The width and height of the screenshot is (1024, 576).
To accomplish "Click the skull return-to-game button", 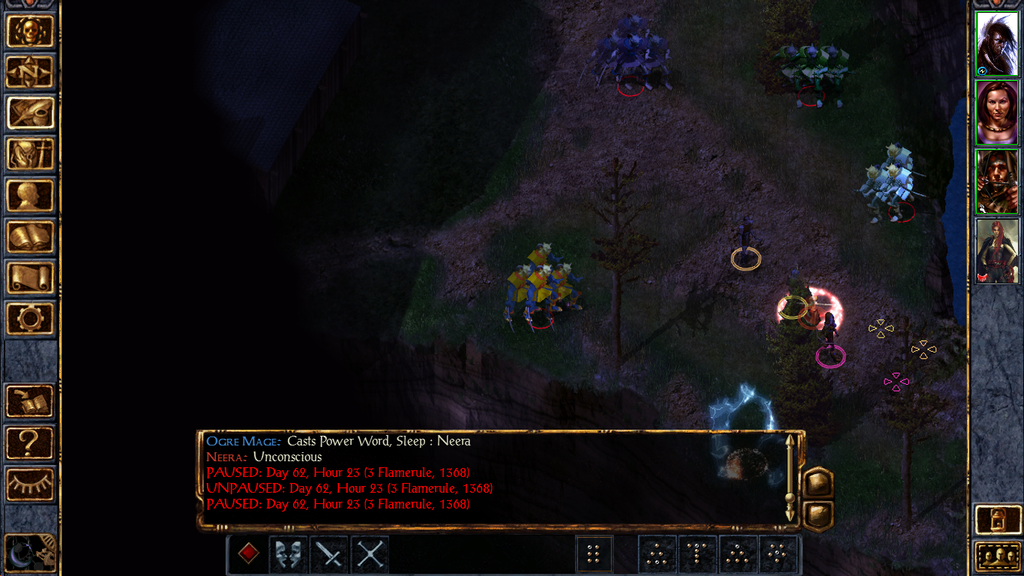I will pos(30,31).
